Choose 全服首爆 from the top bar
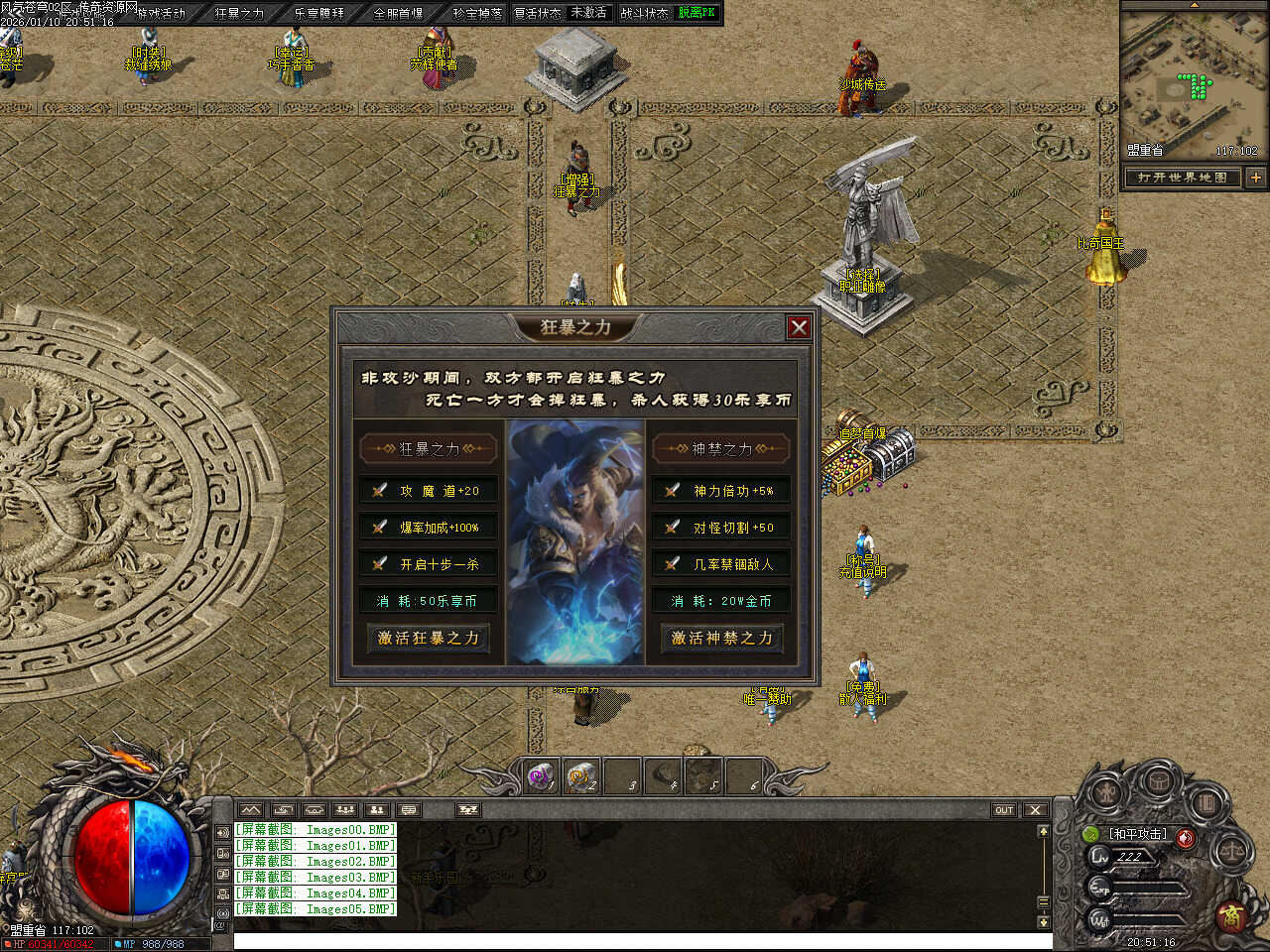Screen dimensions: 1270x952 (398, 13)
